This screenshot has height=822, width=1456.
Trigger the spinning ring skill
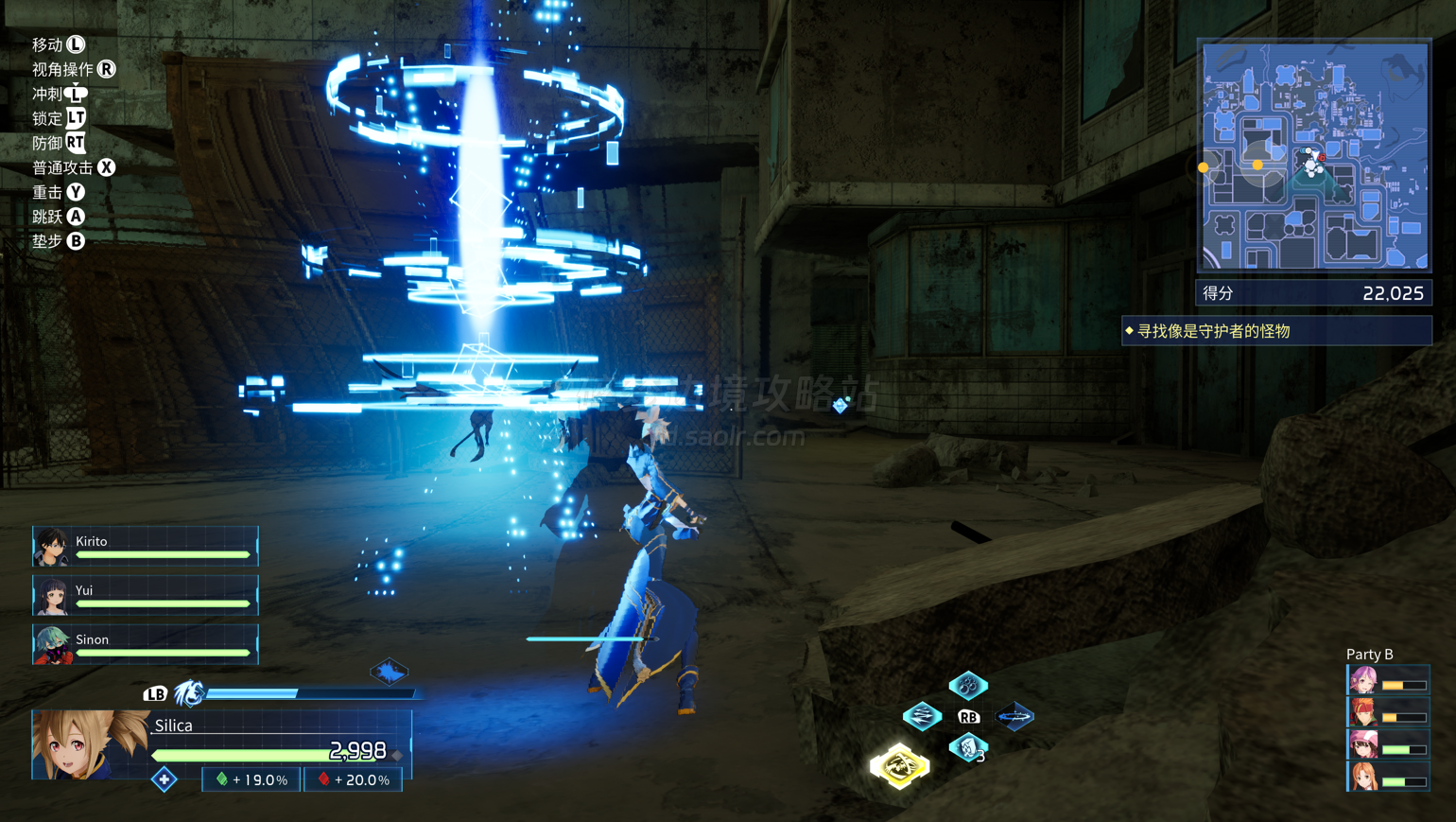click(1014, 716)
